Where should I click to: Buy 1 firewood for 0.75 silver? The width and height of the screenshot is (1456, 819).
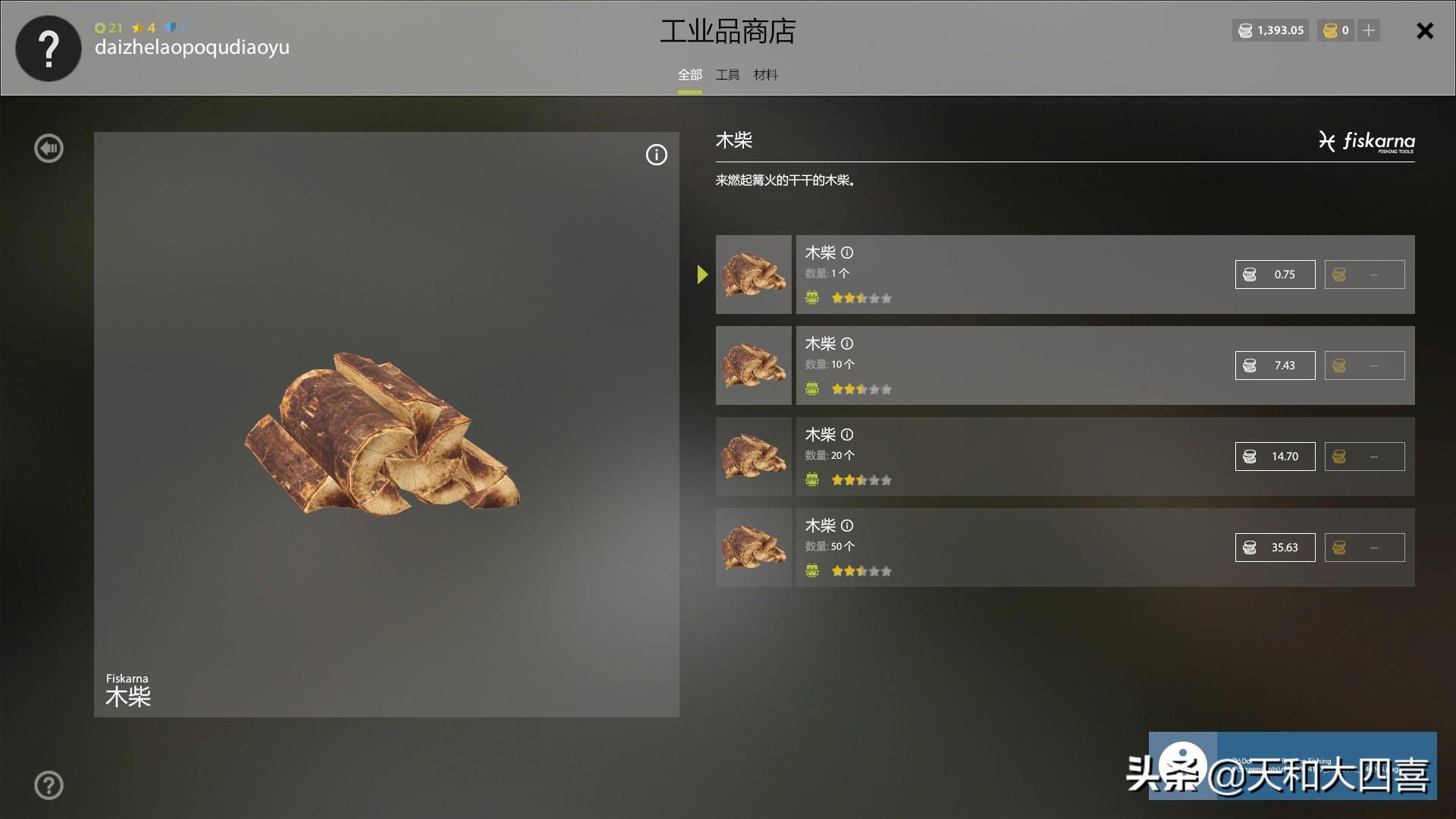pos(1275,275)
